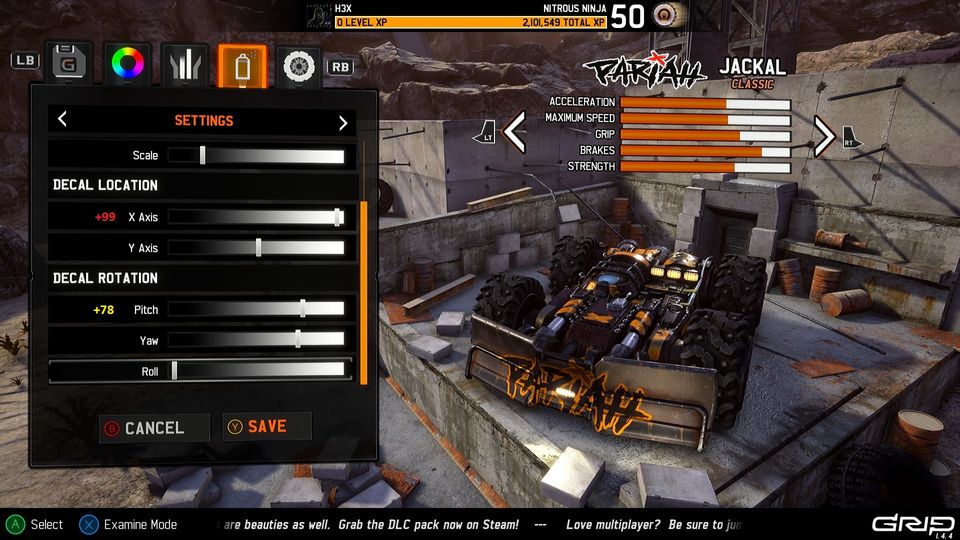Open the save garage floppy disk tab
Screen dimensions: 960x540
pyautogui.click(x=68, y=63)
